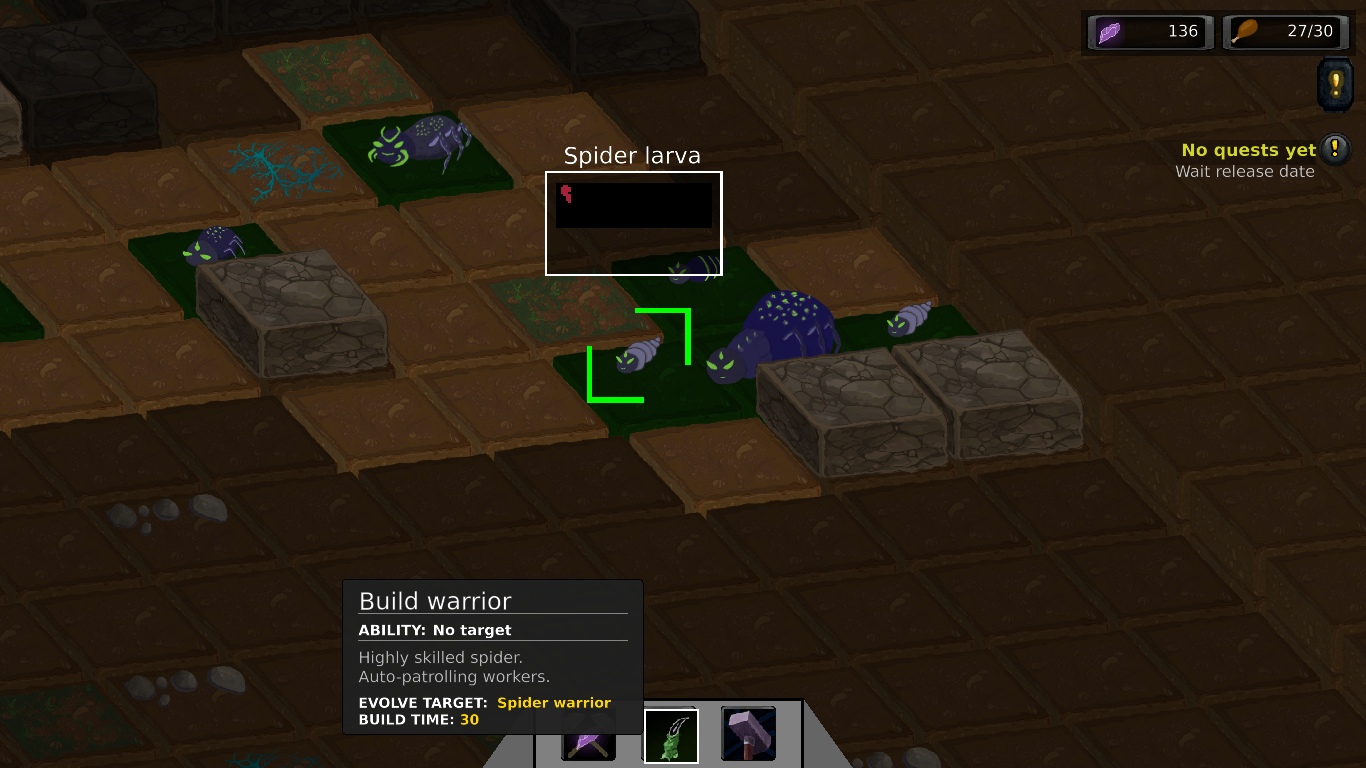This screenshot has height=768, width=1366.
Task: Click the round quest exclamation badge
Action: 1337,150
